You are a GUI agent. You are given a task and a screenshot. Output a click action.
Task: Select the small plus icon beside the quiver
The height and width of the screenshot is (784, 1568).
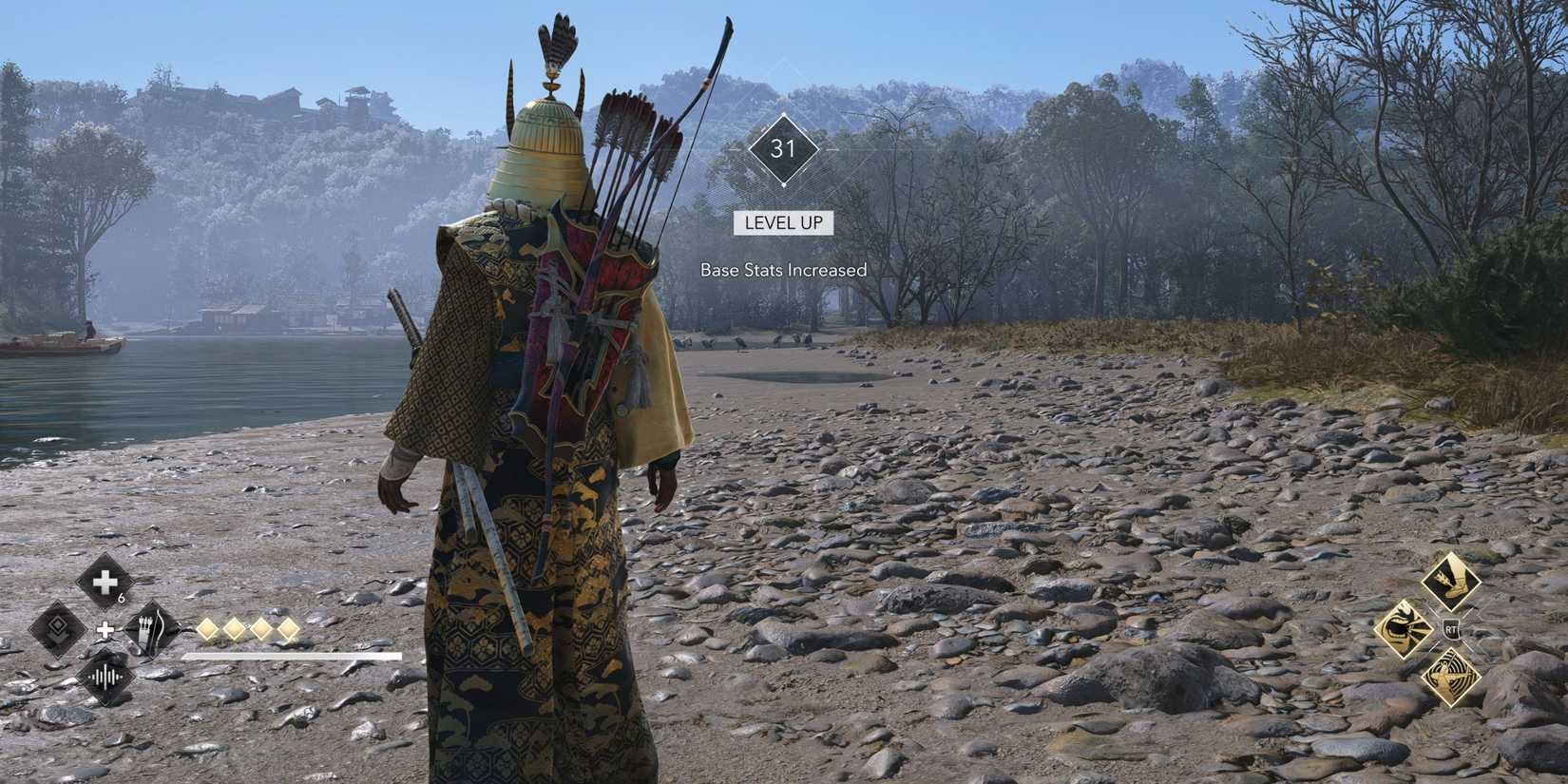[105, 629]
